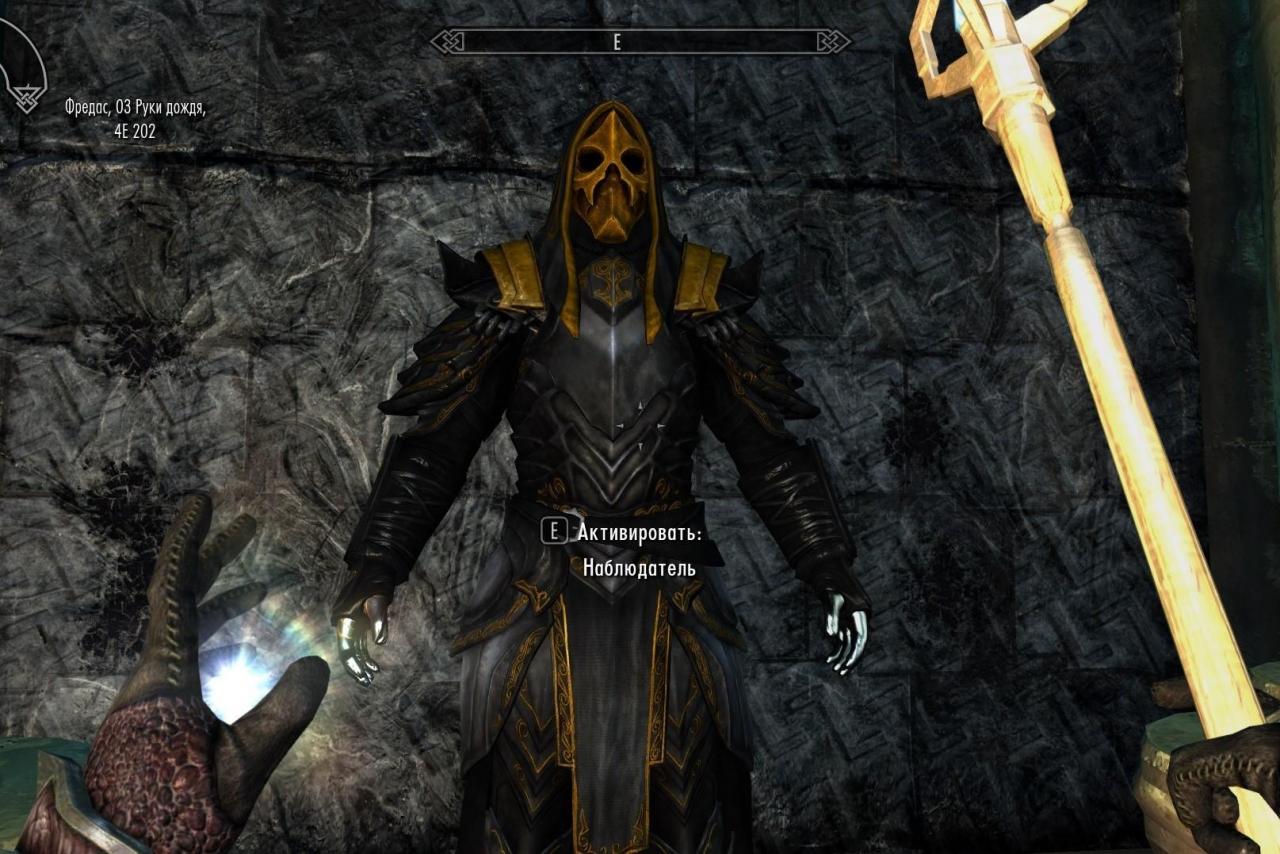Click the white metal claw glove on the right
1280x854 pixels.
(845, 630)
